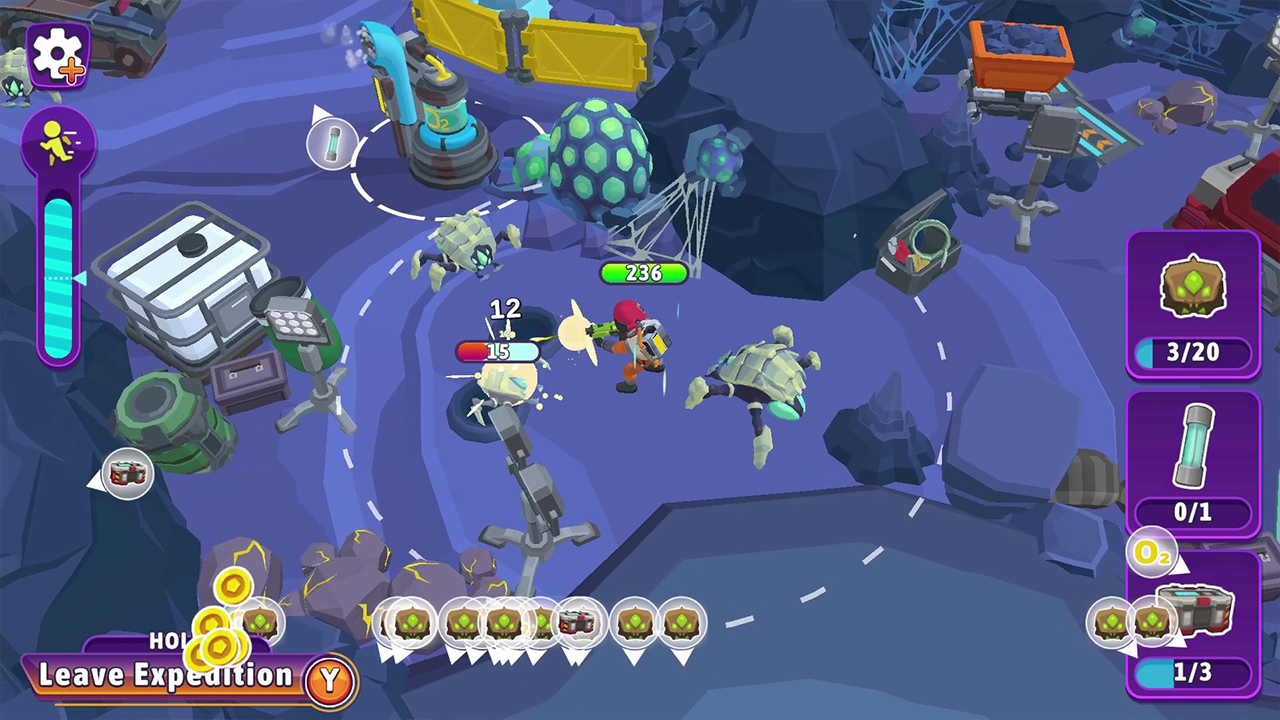Tap the red-and-white supply crate marker at bottom
Viewport: 1280px width, 720px height.
579,623
